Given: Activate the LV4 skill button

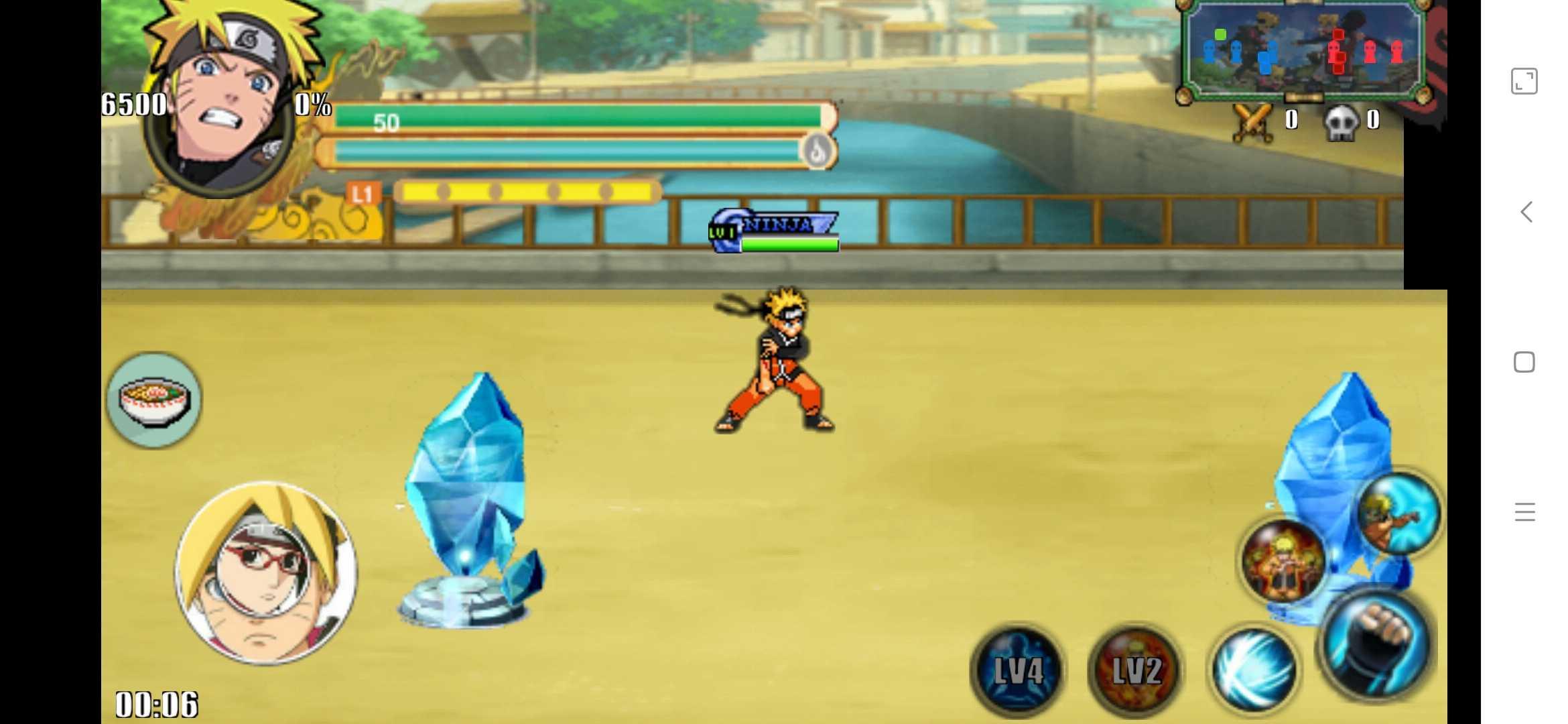Looking at the screenshot, I should (x=1017, y=671).
